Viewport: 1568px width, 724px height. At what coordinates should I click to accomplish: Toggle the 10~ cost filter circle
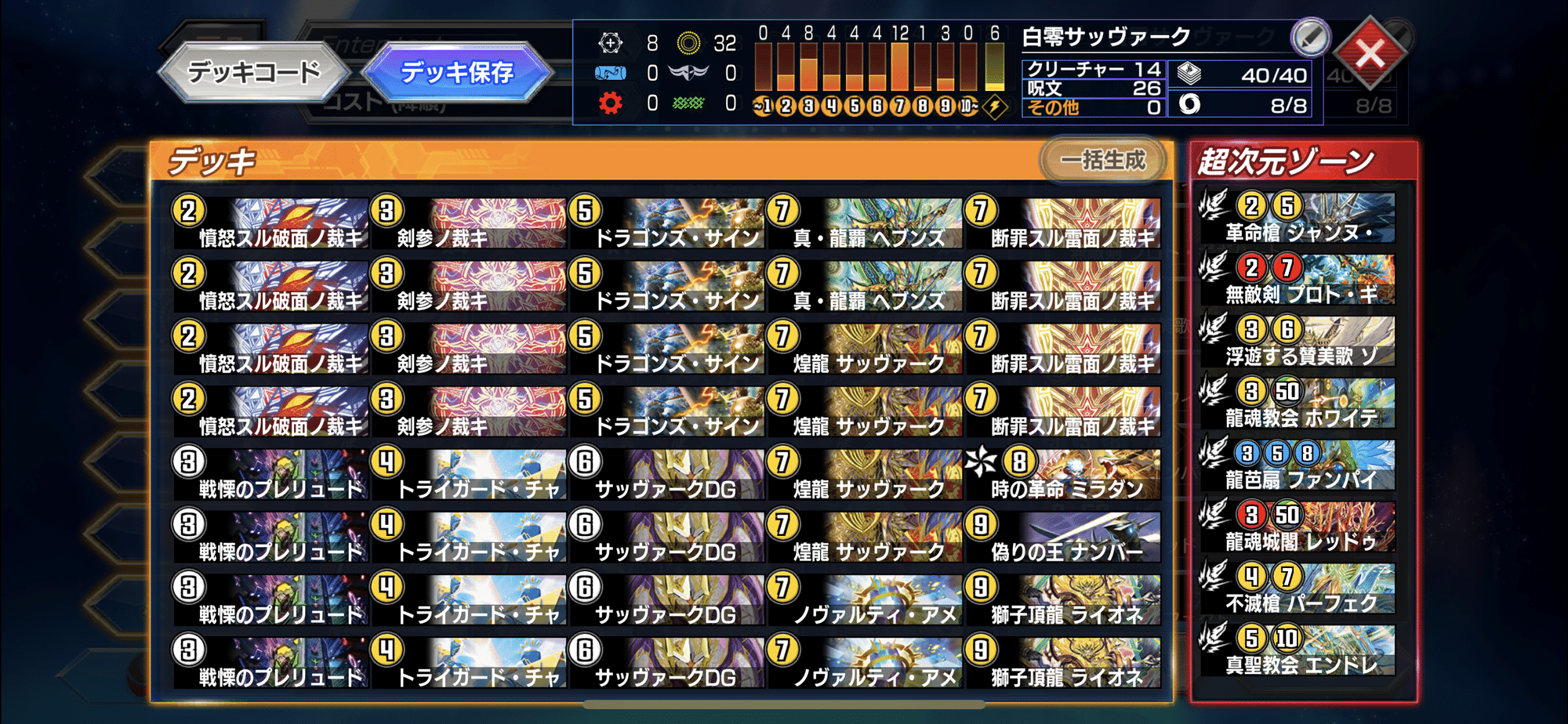[x=967, y=103]
